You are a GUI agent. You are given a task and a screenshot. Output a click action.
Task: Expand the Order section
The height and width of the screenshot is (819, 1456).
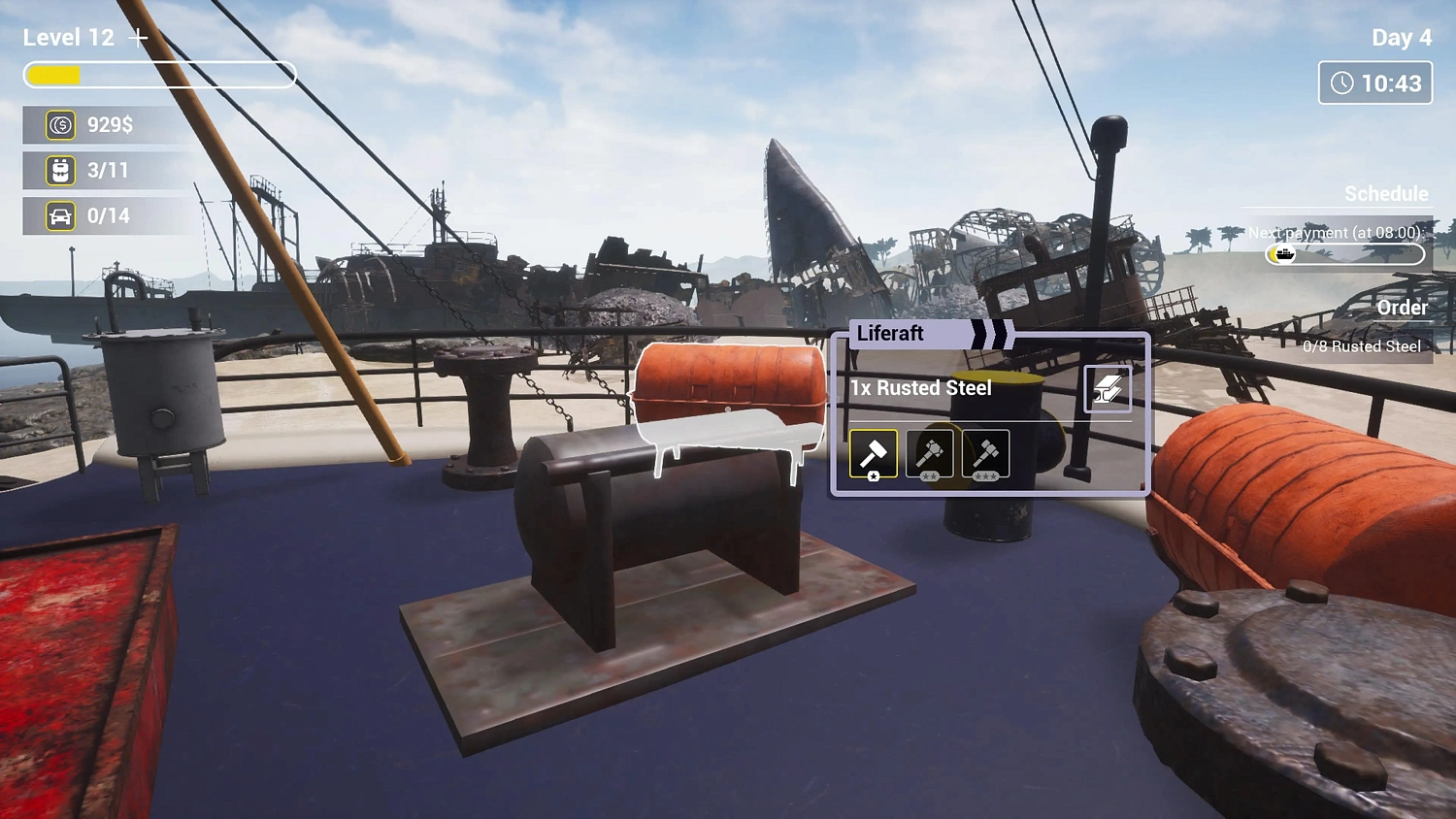click(1404, 308)
